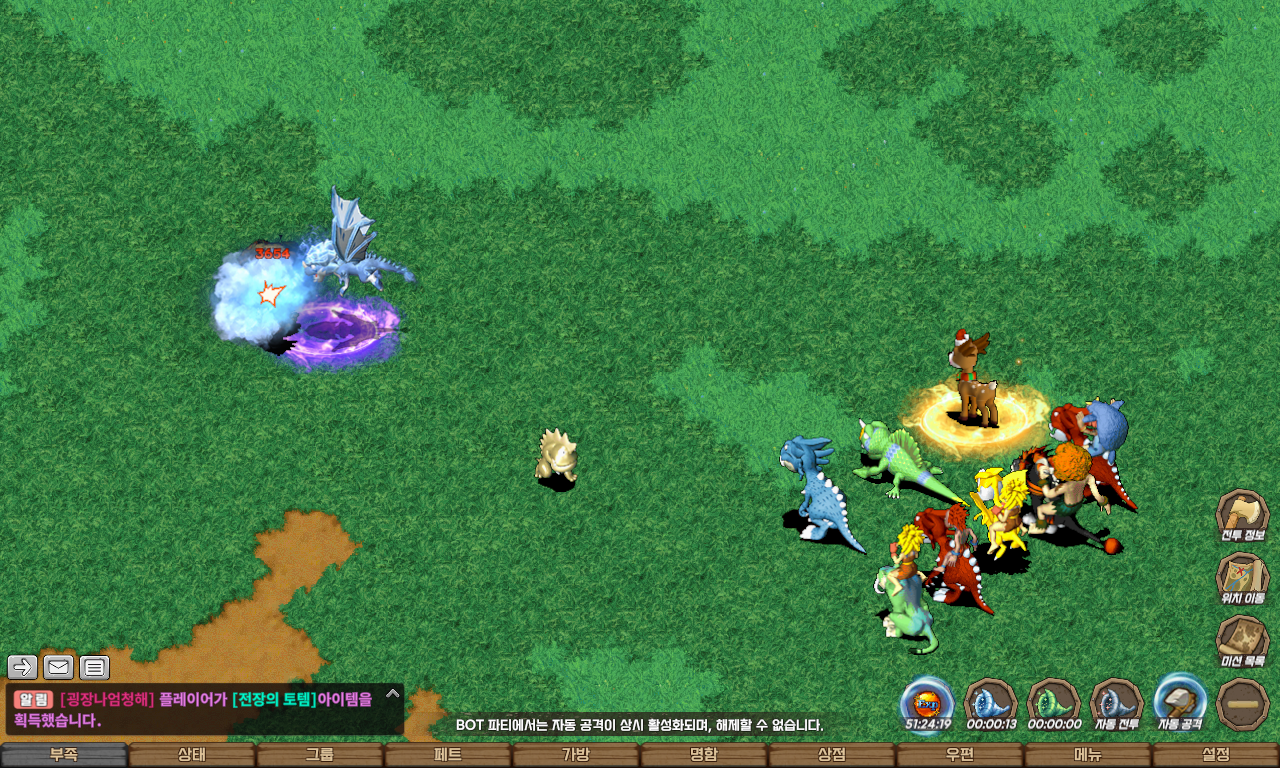Open the 메뉴 (menu) button
Viewport: 1280px width, 768px height.
click(x=1088, y=755)
